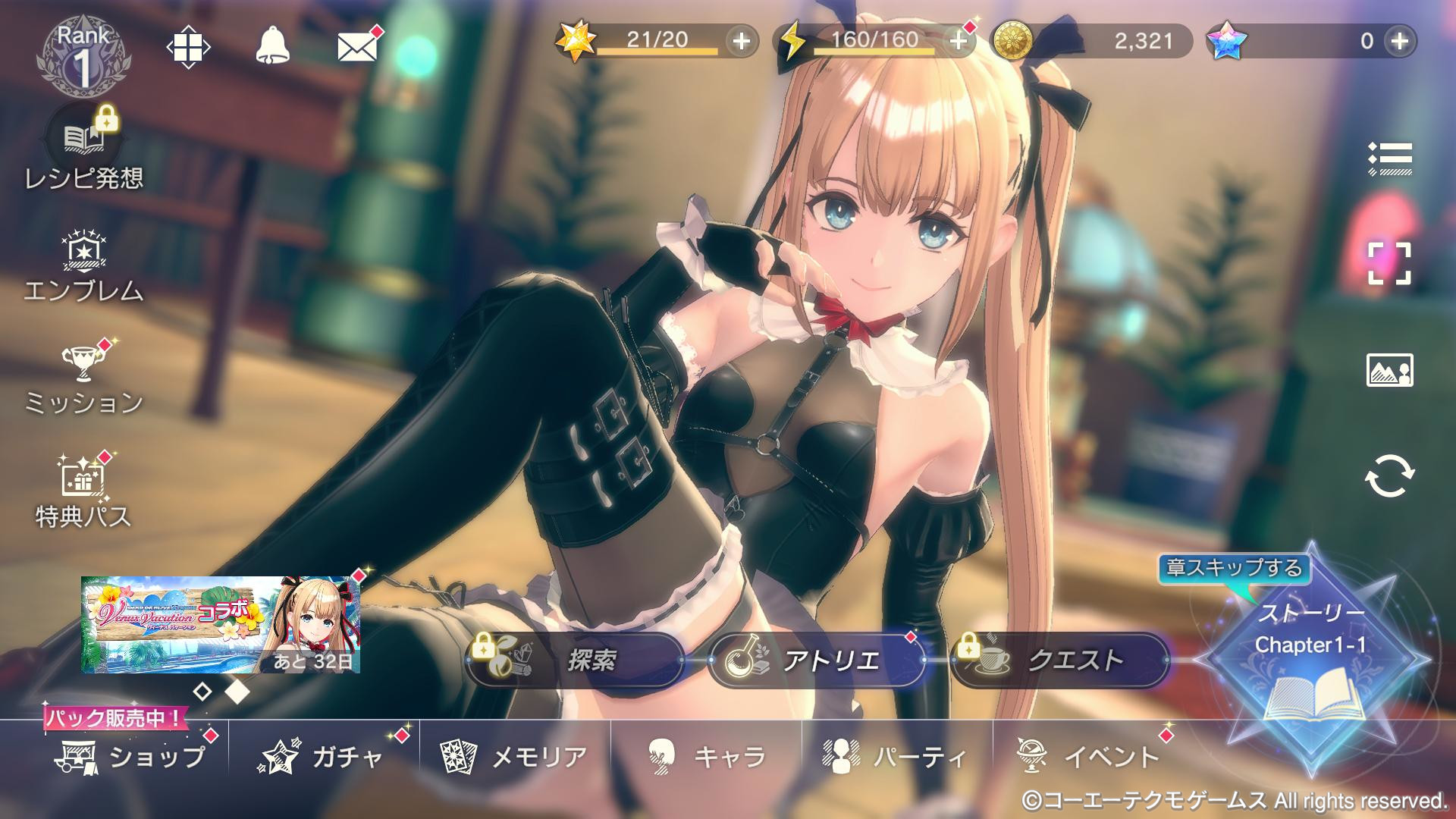Hide the interface with the fullscreen frame icon
1456x819 pixels.
click(1389, 264)
